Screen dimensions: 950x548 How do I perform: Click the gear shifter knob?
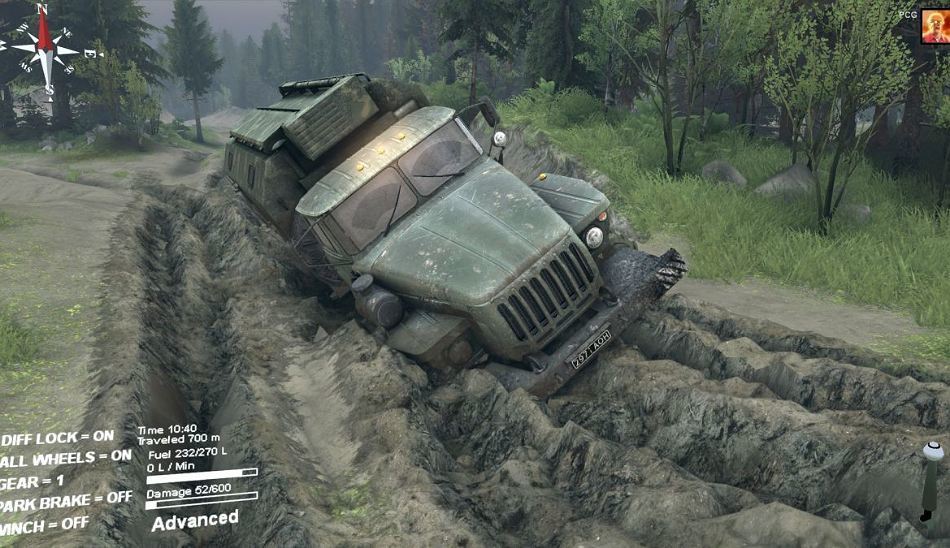click(933, 451)
